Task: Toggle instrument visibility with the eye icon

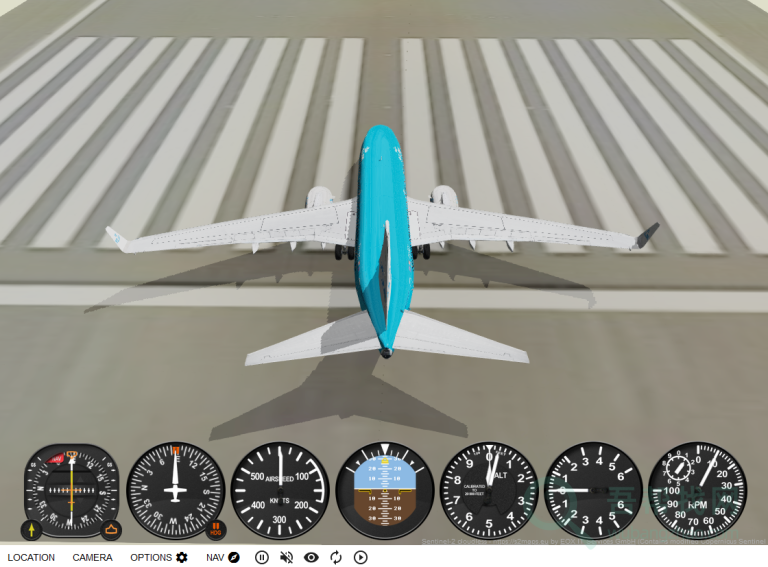Action: click(x=311, y=557)
